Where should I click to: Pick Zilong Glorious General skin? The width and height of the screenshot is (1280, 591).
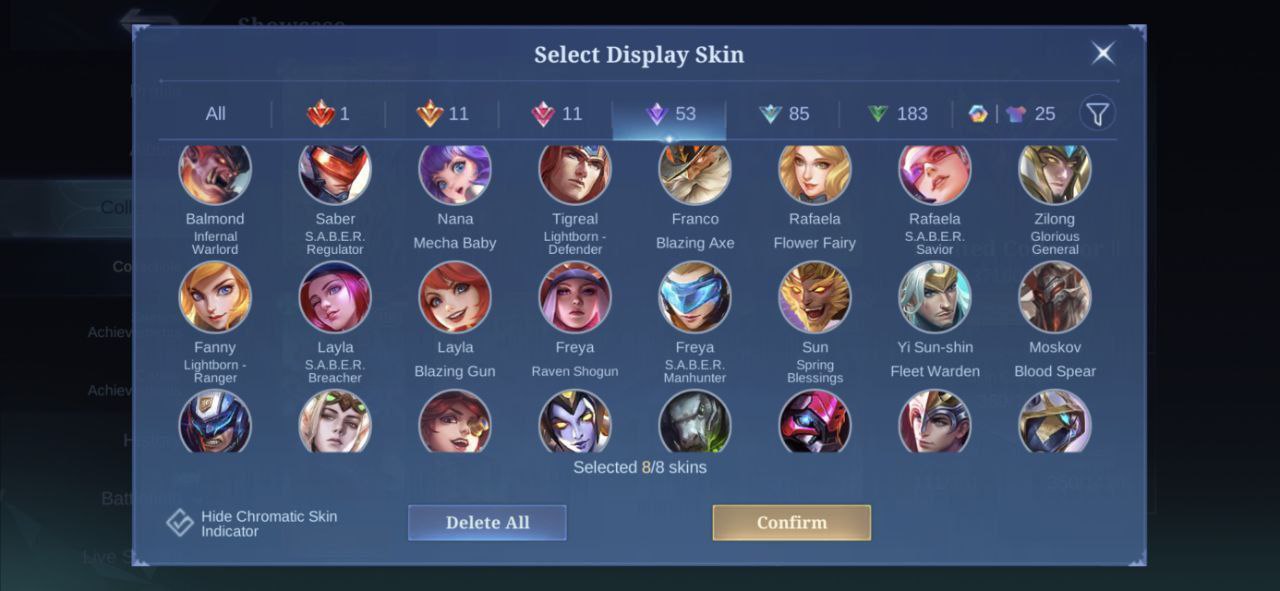(x=1055, y=174)
